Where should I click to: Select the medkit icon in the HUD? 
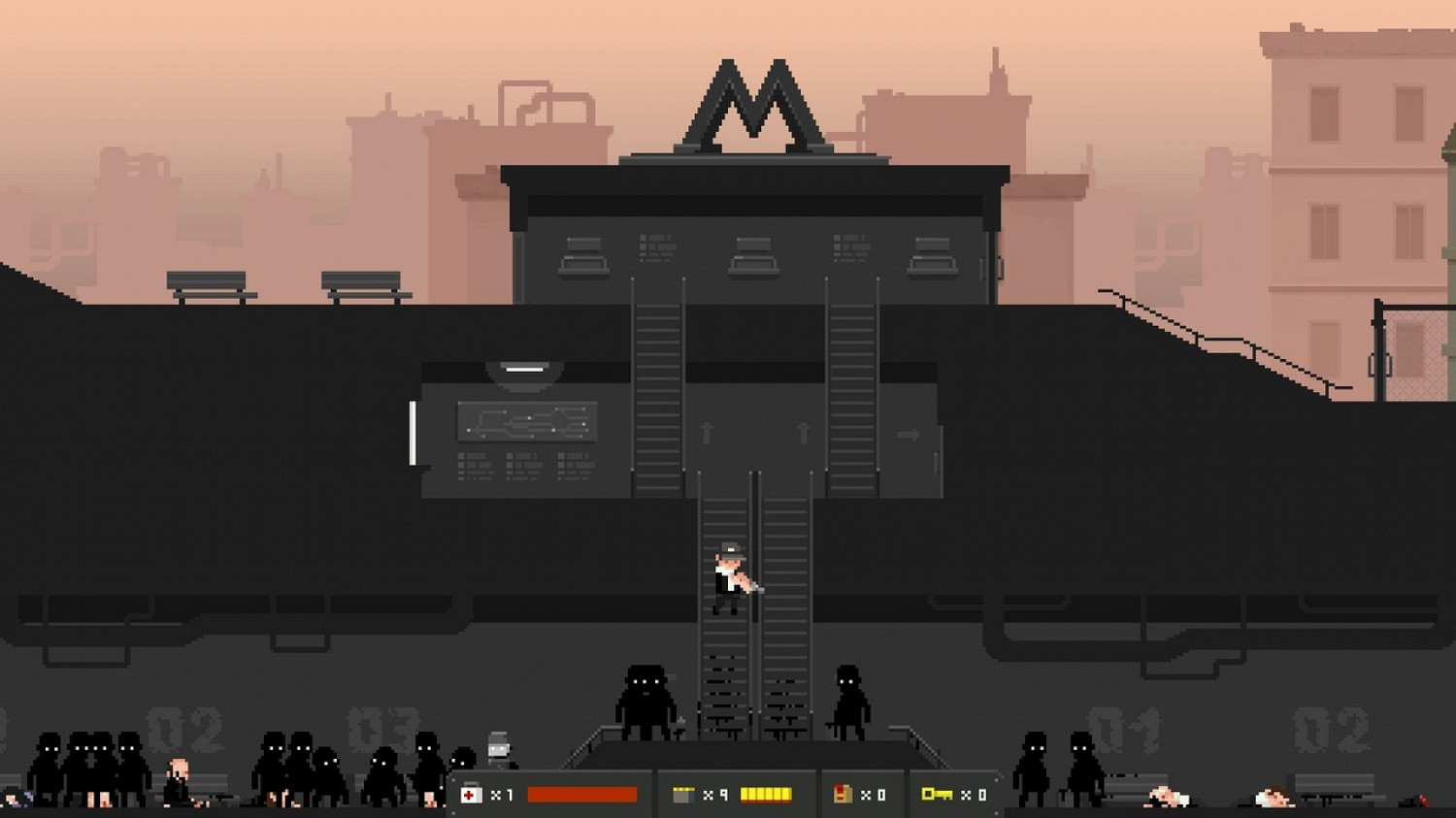[472, 795]
